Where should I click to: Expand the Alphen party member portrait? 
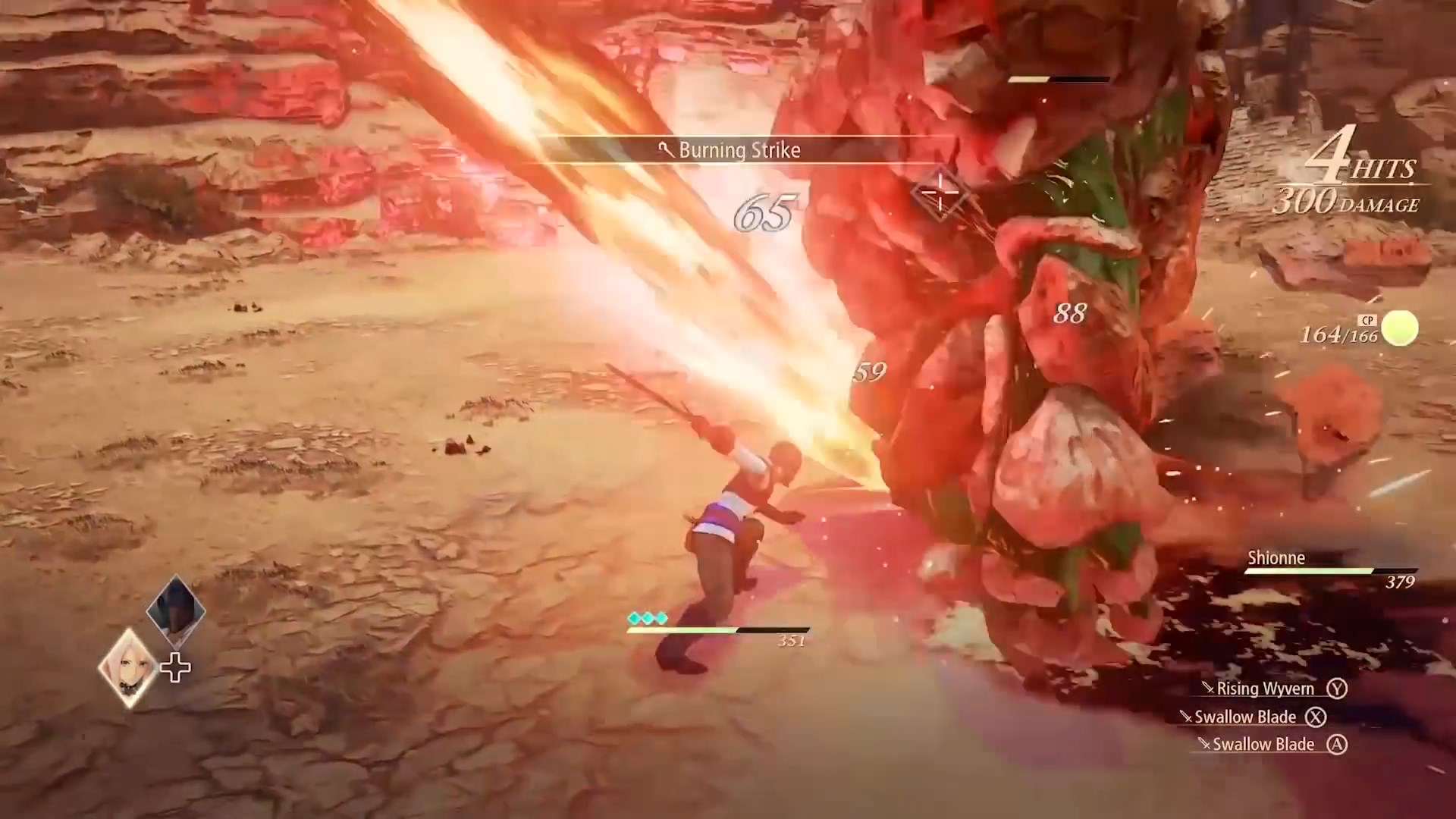click(174, 610)
